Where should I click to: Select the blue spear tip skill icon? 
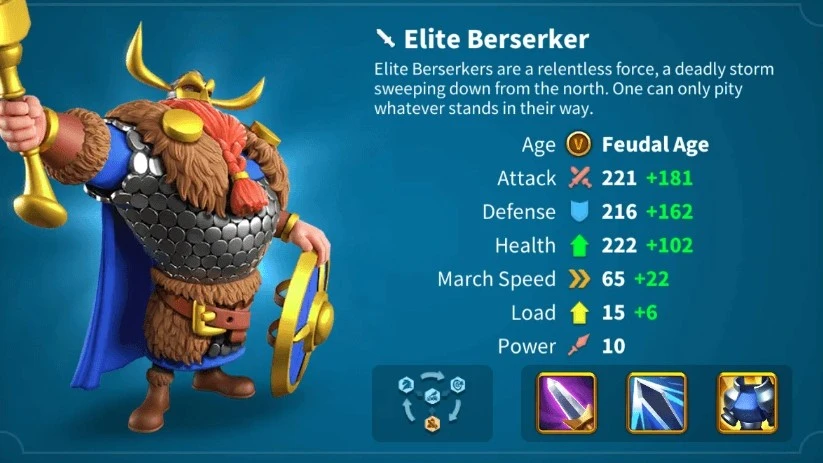click(656, 402)
